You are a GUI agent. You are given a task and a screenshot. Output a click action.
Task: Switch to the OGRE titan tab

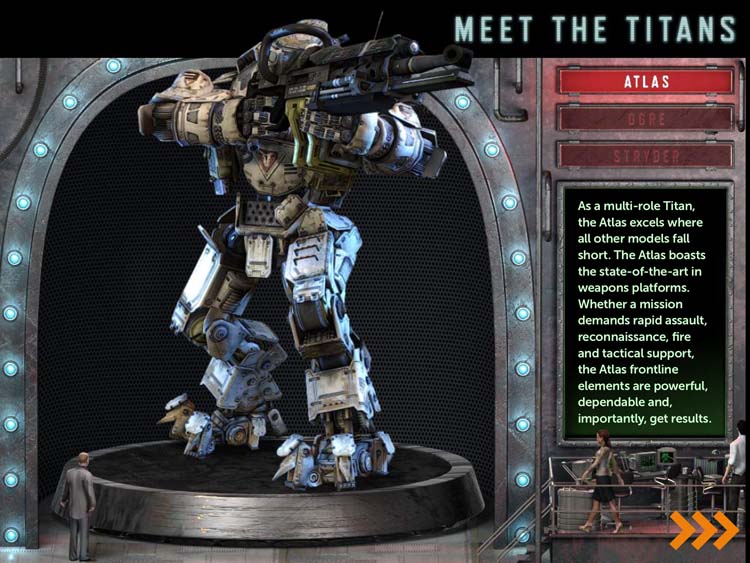(x=645, y=118)
